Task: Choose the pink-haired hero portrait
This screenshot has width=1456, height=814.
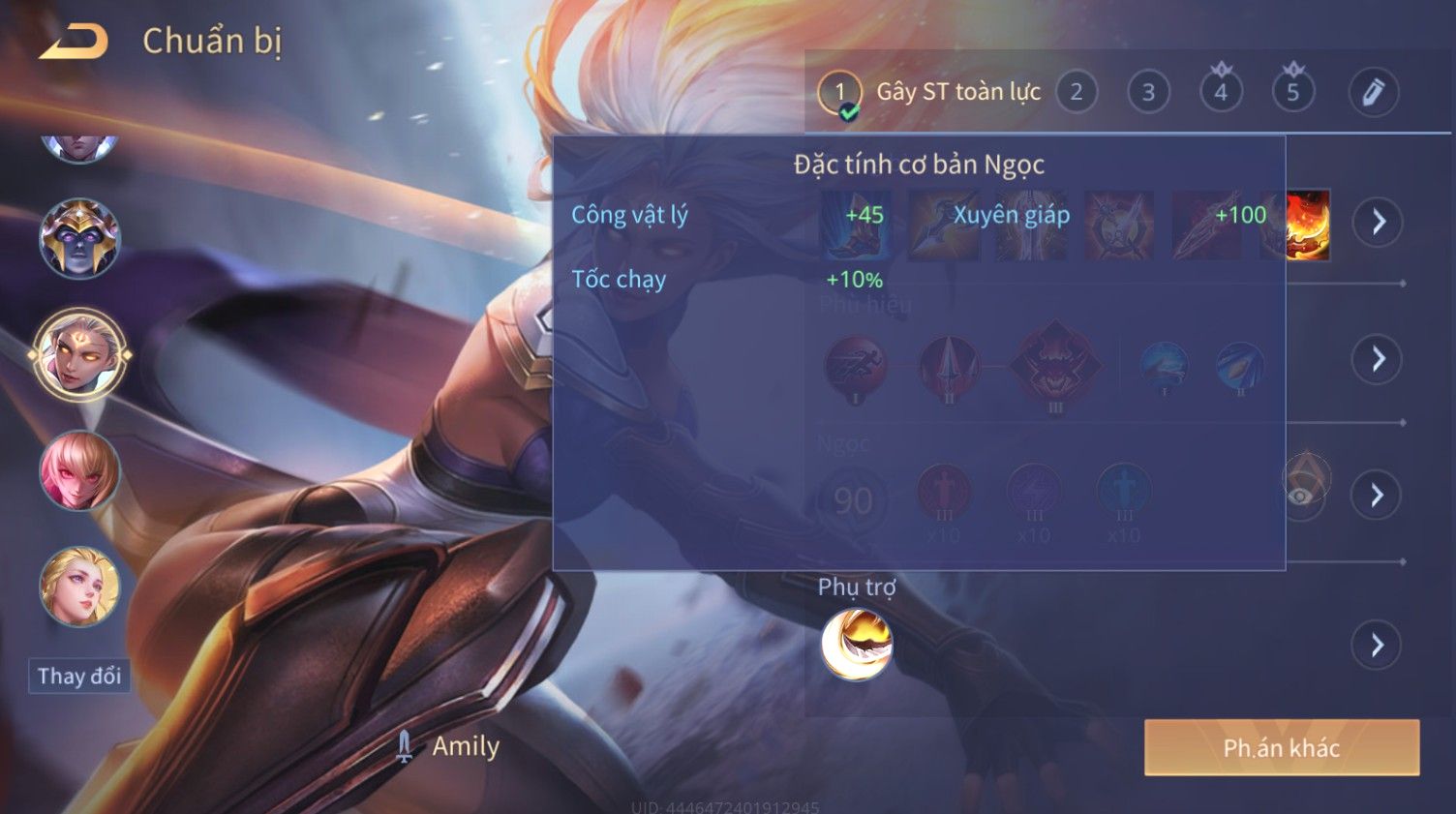Action: (x=79, y=470)
